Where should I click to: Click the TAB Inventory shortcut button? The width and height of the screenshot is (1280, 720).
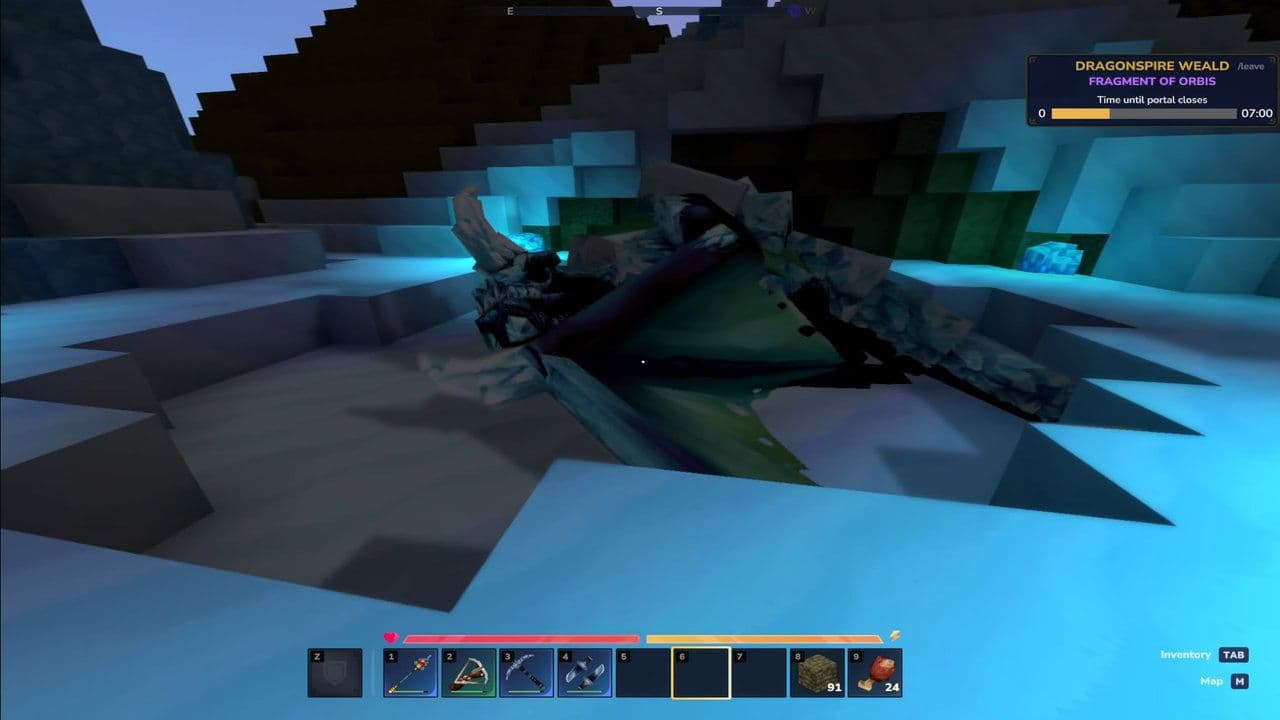tap(1234, 654)
